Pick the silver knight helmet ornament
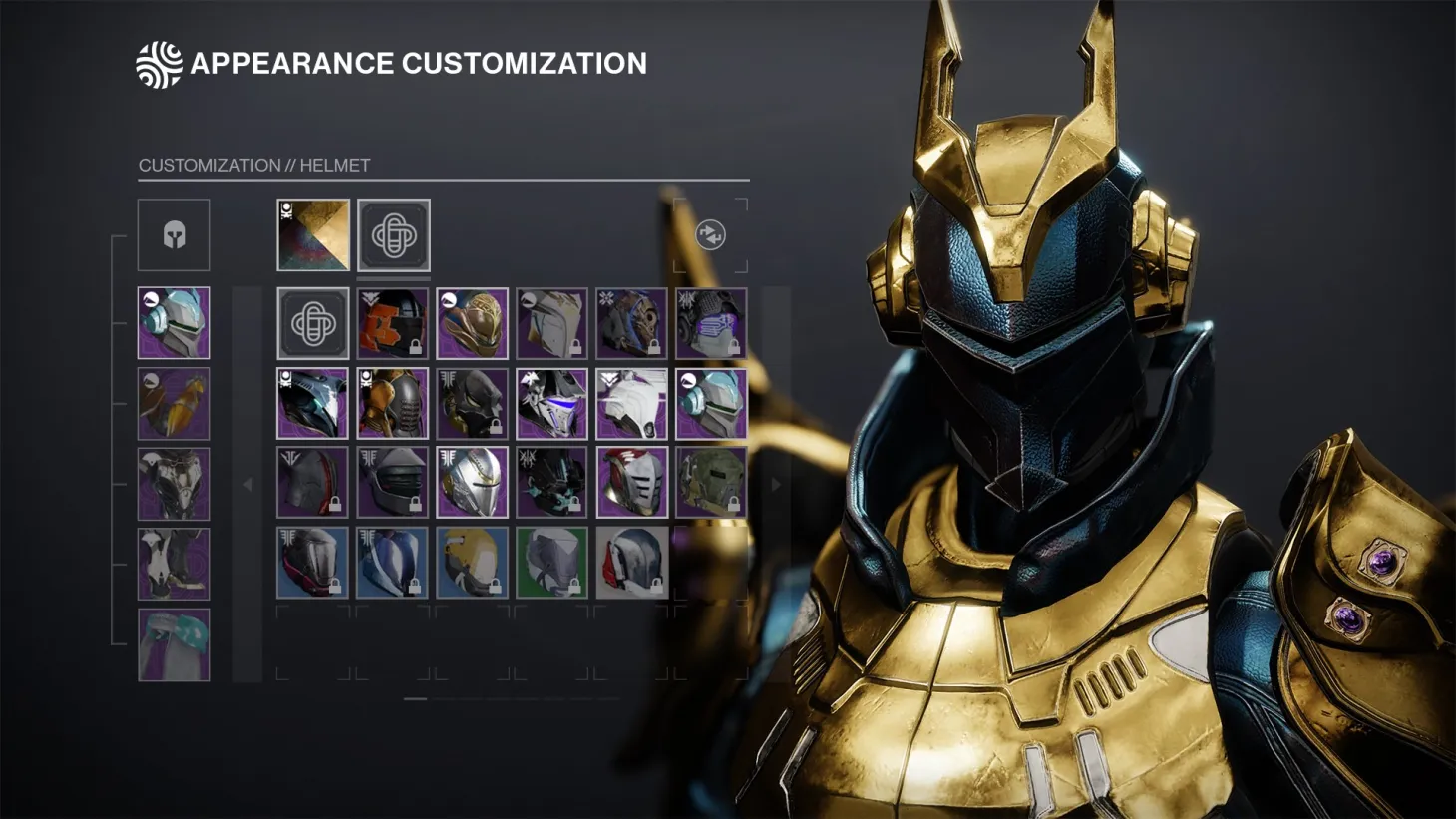This screenshot has height=819, width=1456. click(x=473, y=483)
